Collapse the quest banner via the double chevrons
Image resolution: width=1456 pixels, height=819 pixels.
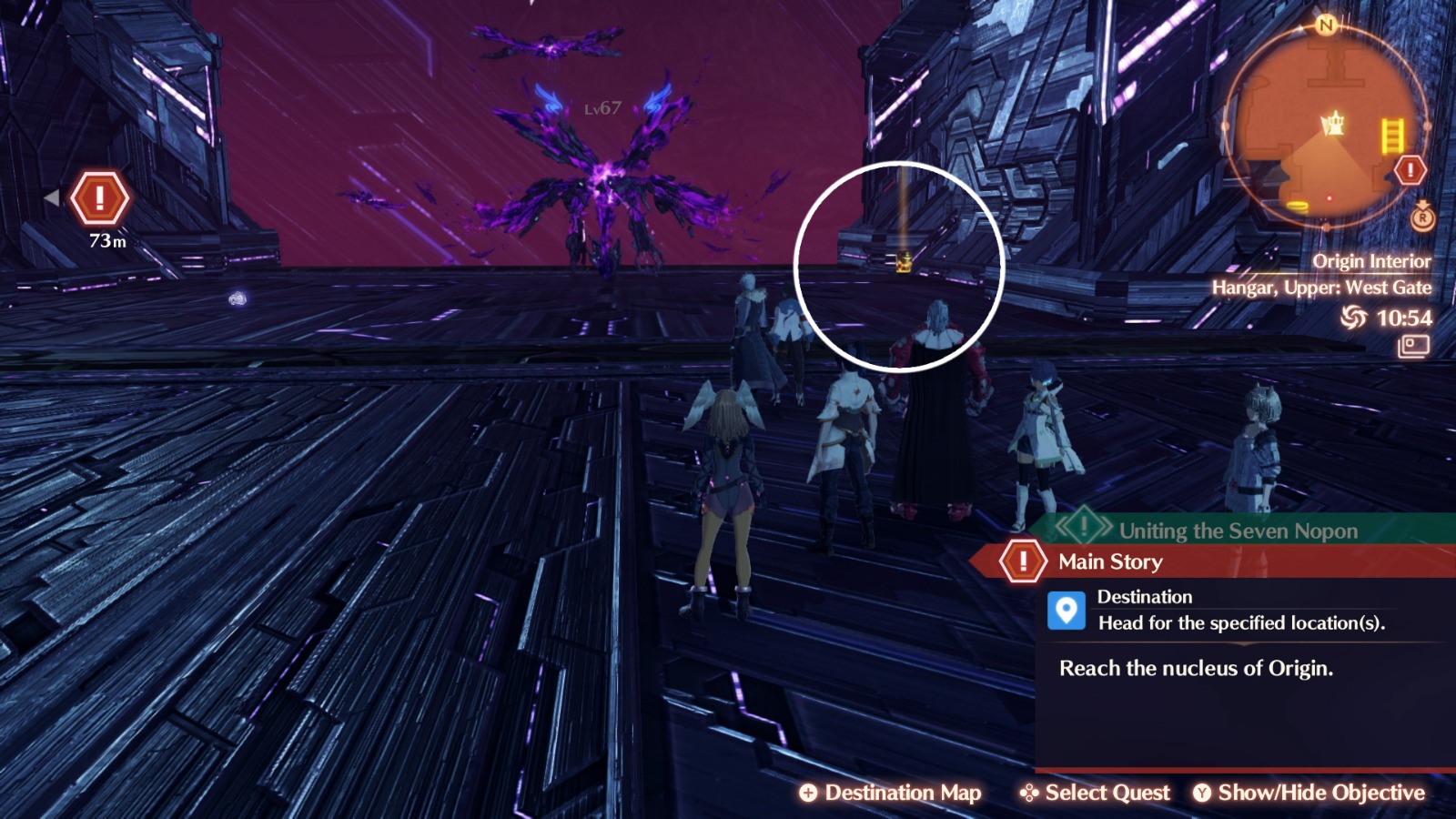[x=1063, y=526]
